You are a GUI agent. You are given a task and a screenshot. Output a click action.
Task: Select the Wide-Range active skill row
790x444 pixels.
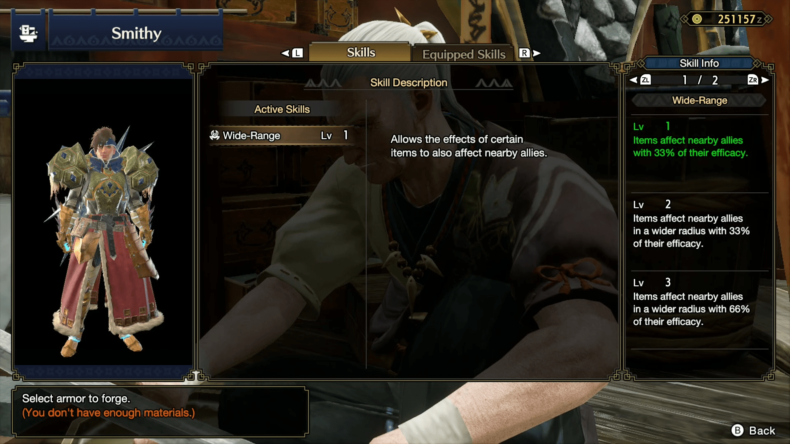point(280,136)
